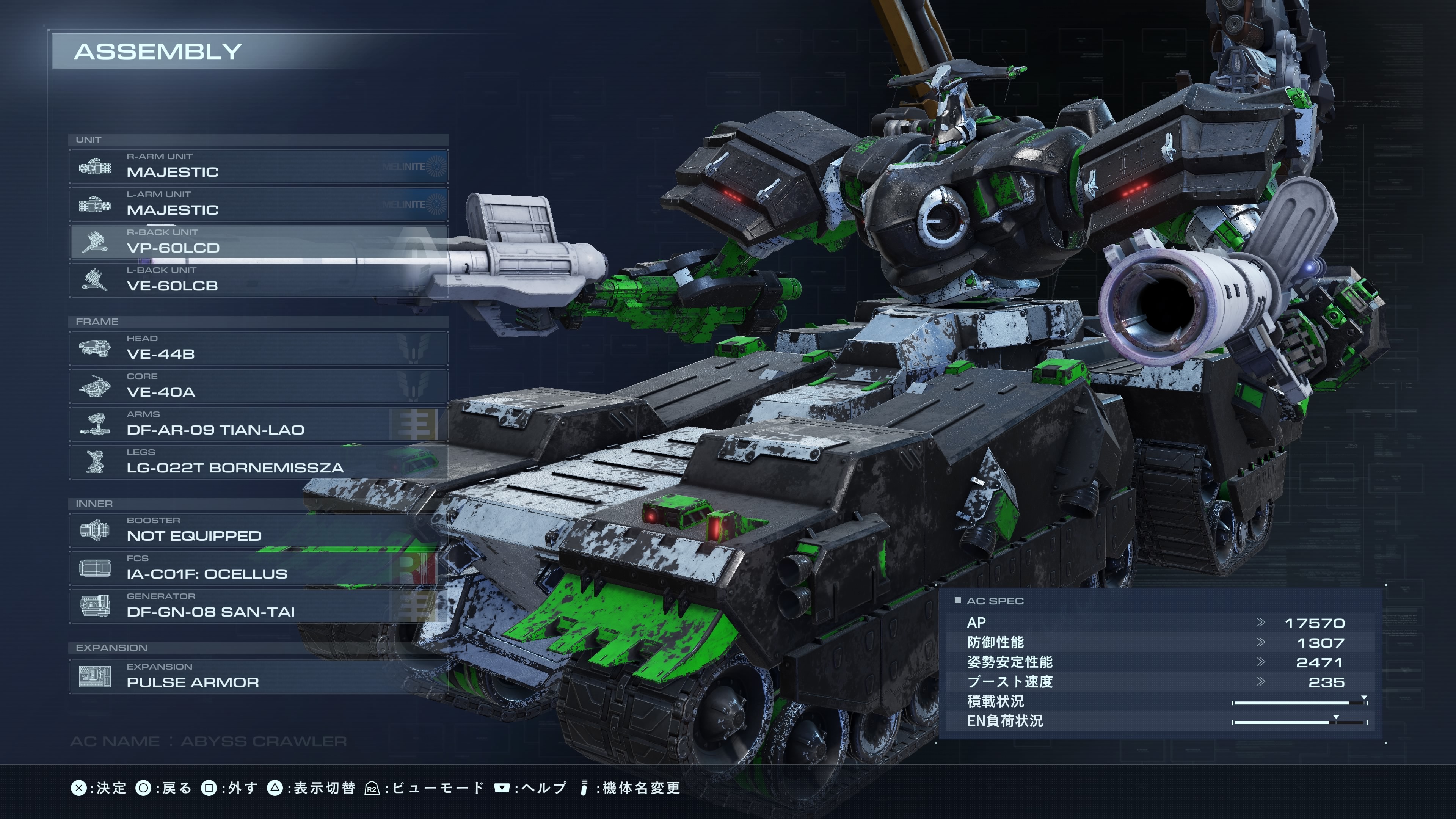Select the HEAD VE-44B part
1456x819 pixels.
tap(258, 348)
